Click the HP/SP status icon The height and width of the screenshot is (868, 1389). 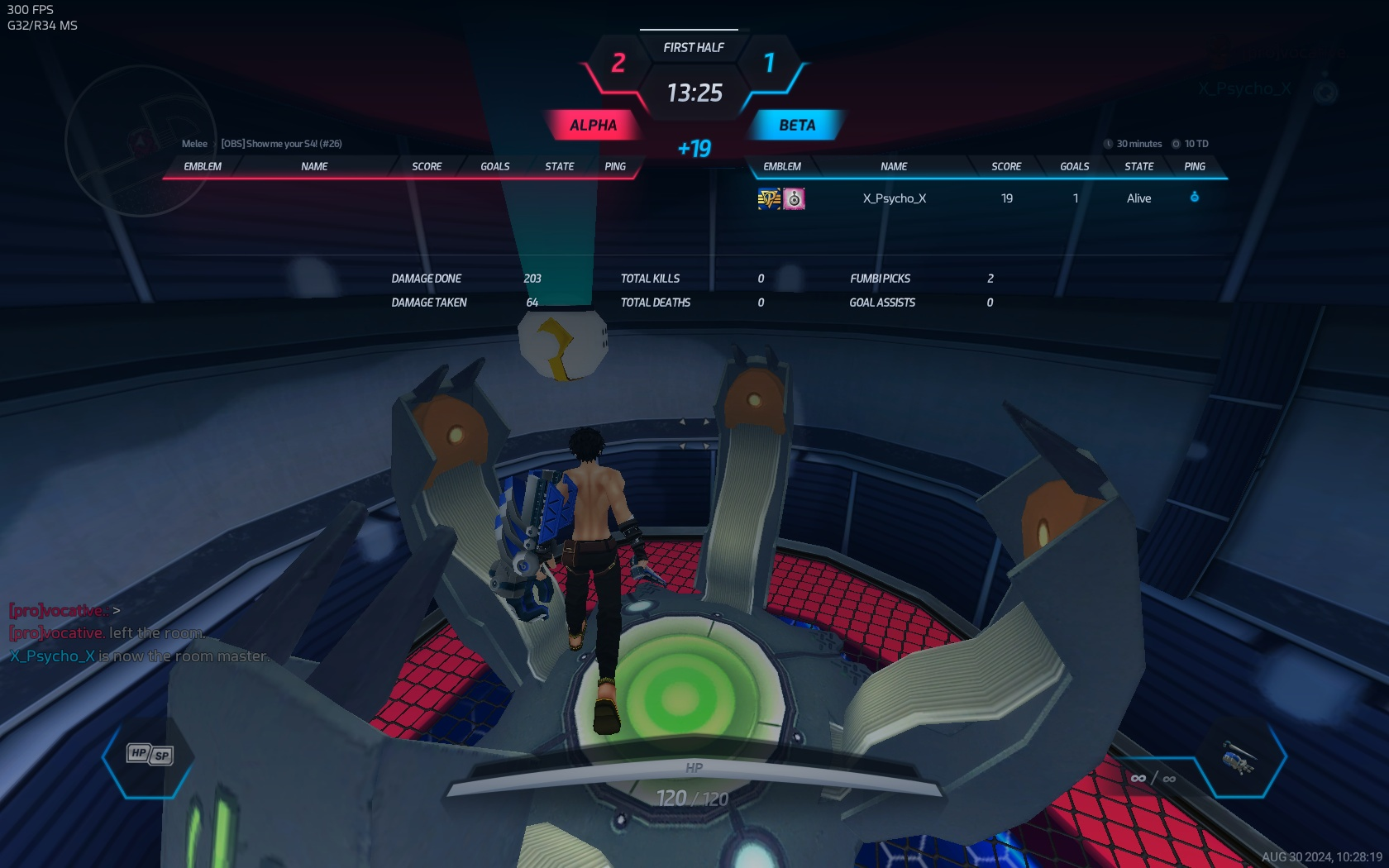[x=150, y=754]
